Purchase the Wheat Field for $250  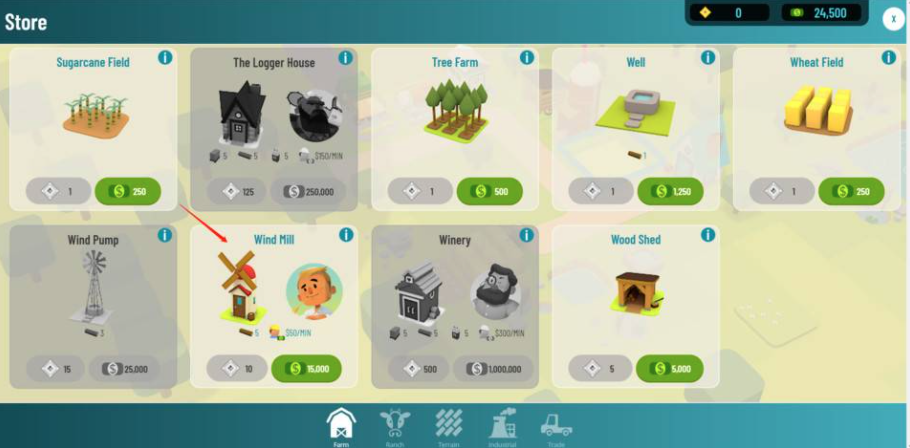(851, 190)
